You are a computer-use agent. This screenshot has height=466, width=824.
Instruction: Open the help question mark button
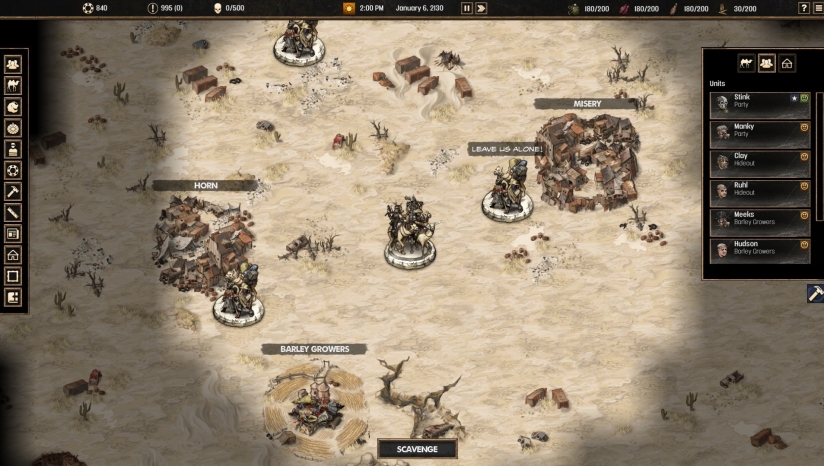pyautogui.click(x=804, y=8)
